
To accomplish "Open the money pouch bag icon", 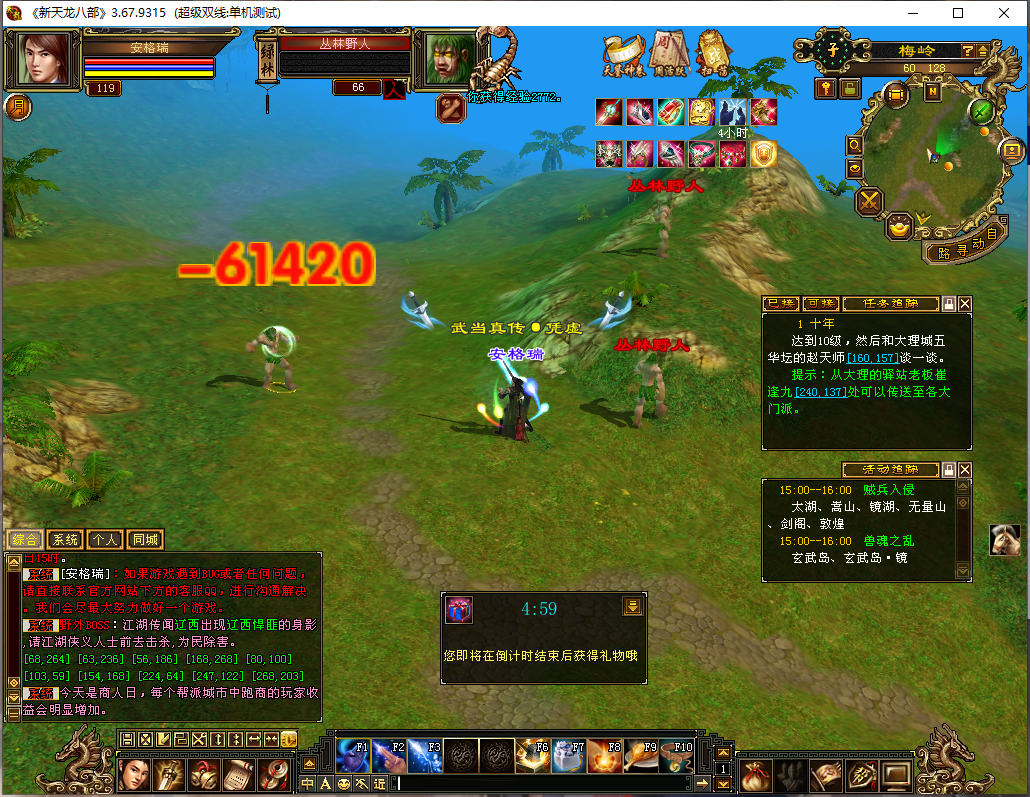I will click(x=758, y=774).
